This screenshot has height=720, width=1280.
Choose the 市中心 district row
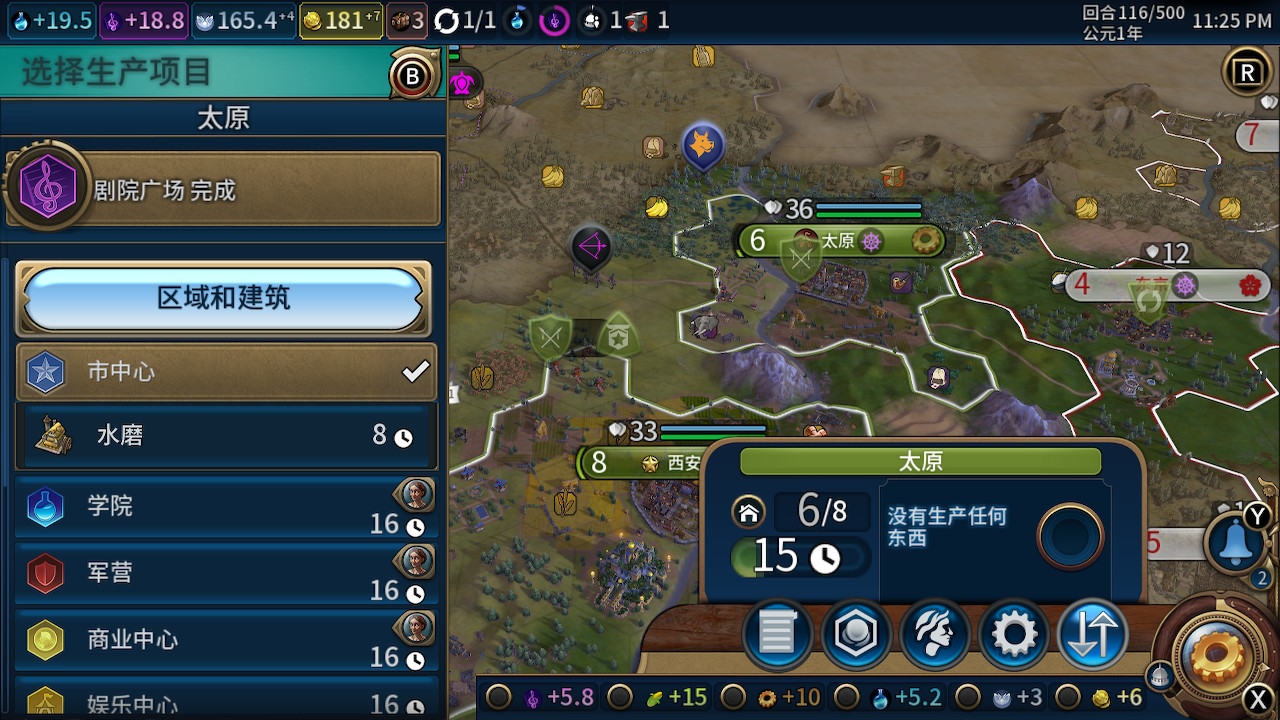click(226, 372)
